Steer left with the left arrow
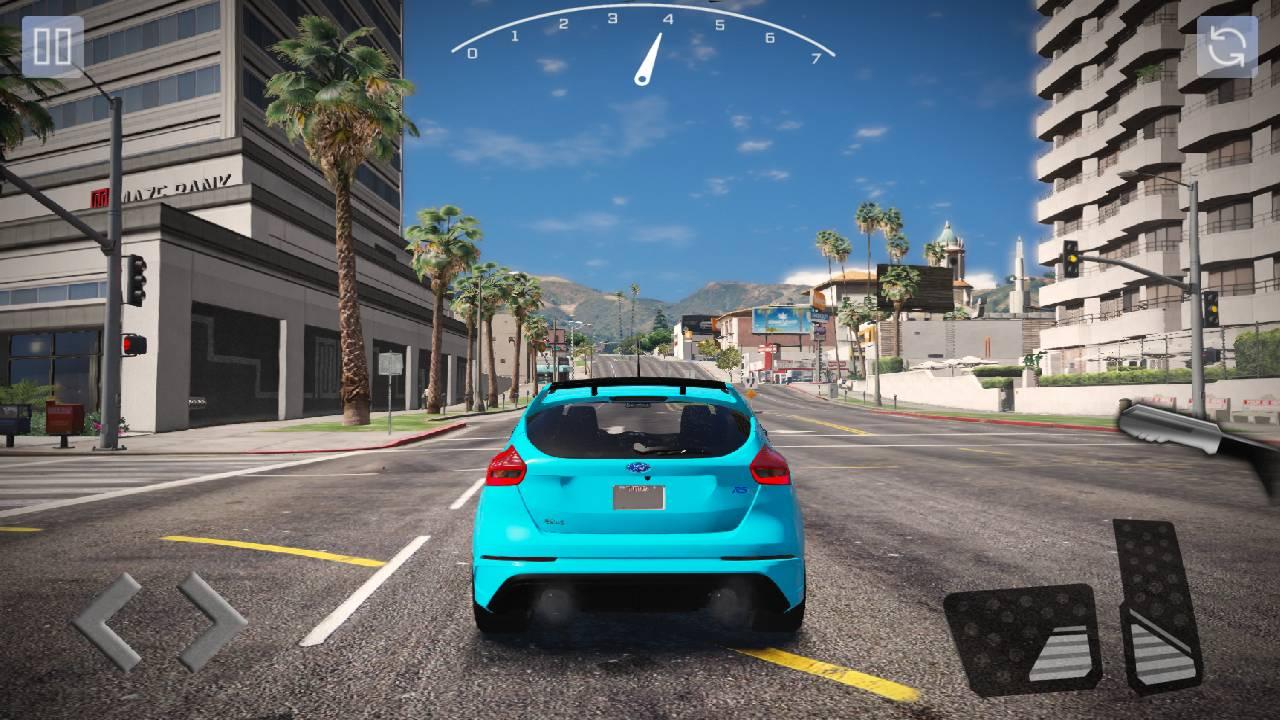 107,621
